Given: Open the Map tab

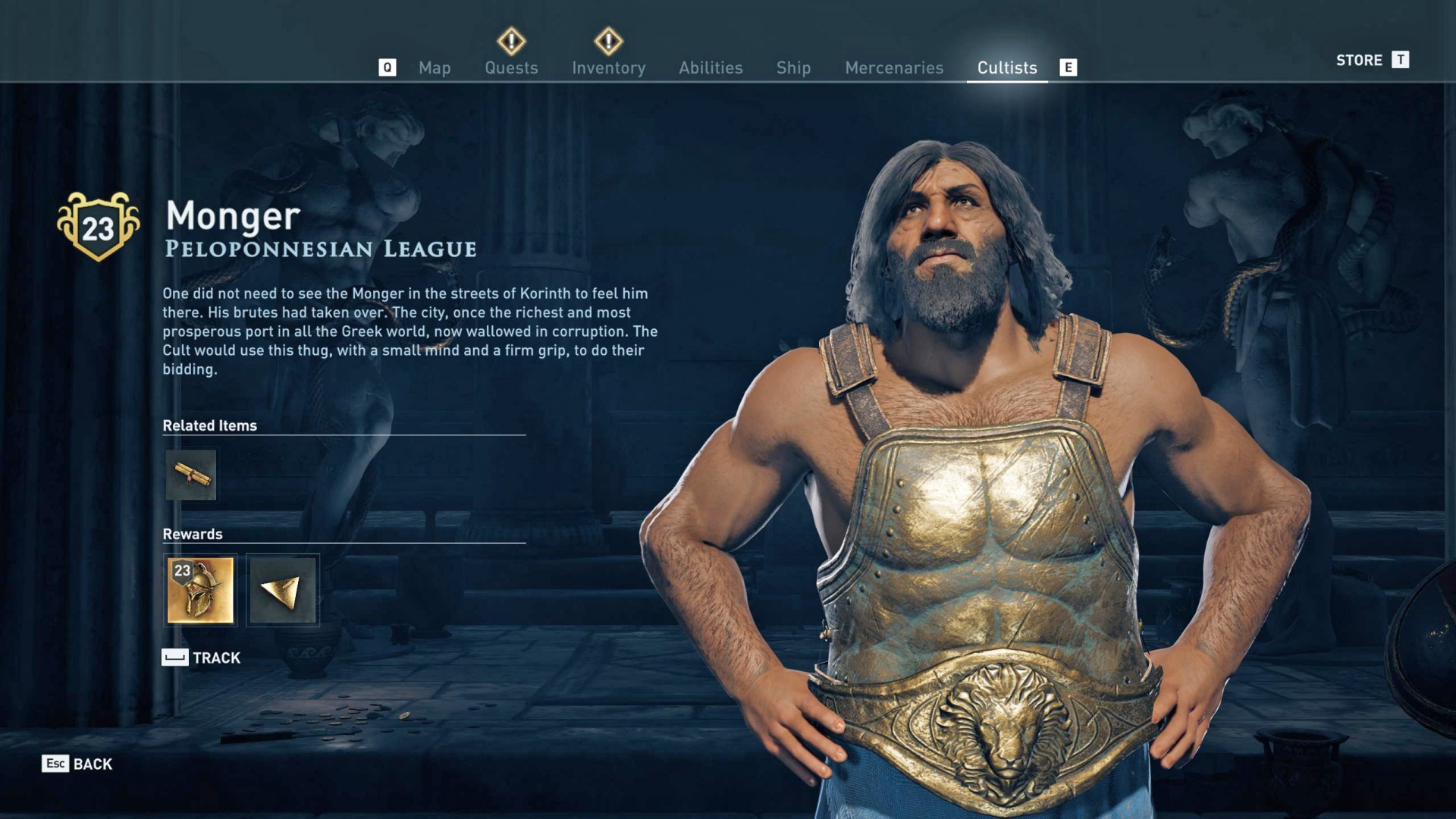Looking at the screenshot, I should tap(435, 68).
